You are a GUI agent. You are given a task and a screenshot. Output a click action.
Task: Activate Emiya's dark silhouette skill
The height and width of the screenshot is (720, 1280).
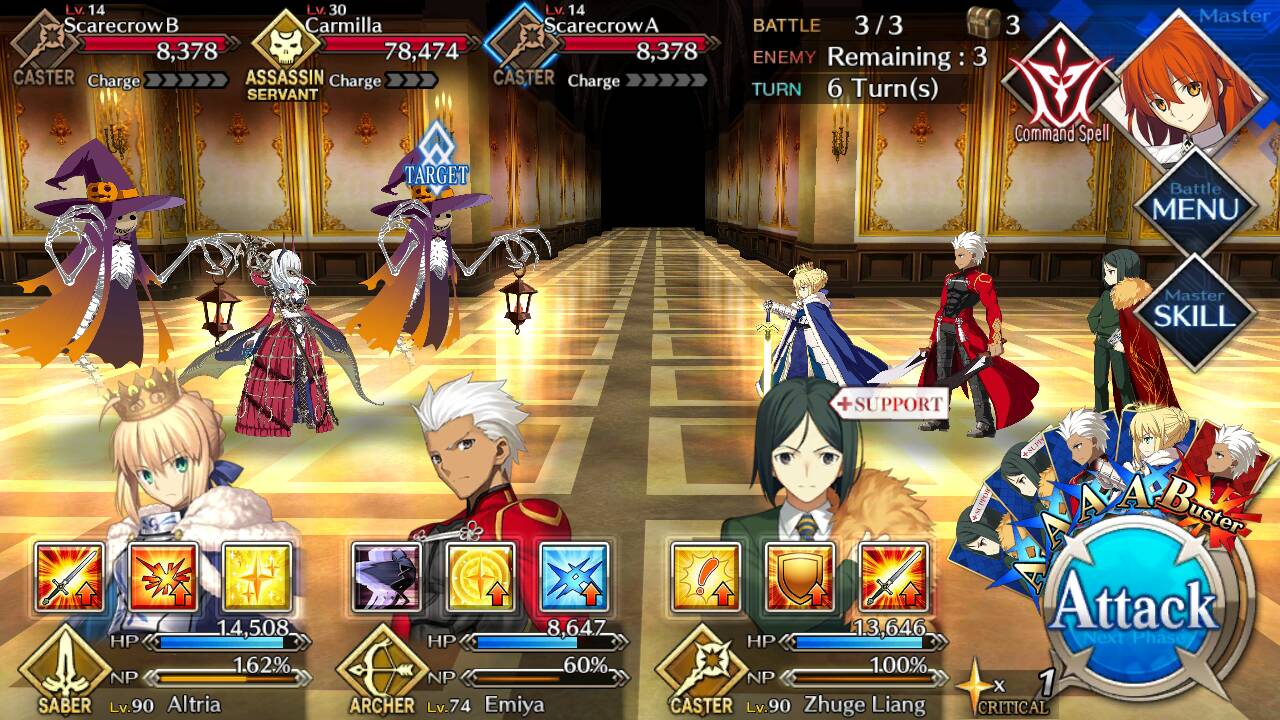(x=387, y=577)
